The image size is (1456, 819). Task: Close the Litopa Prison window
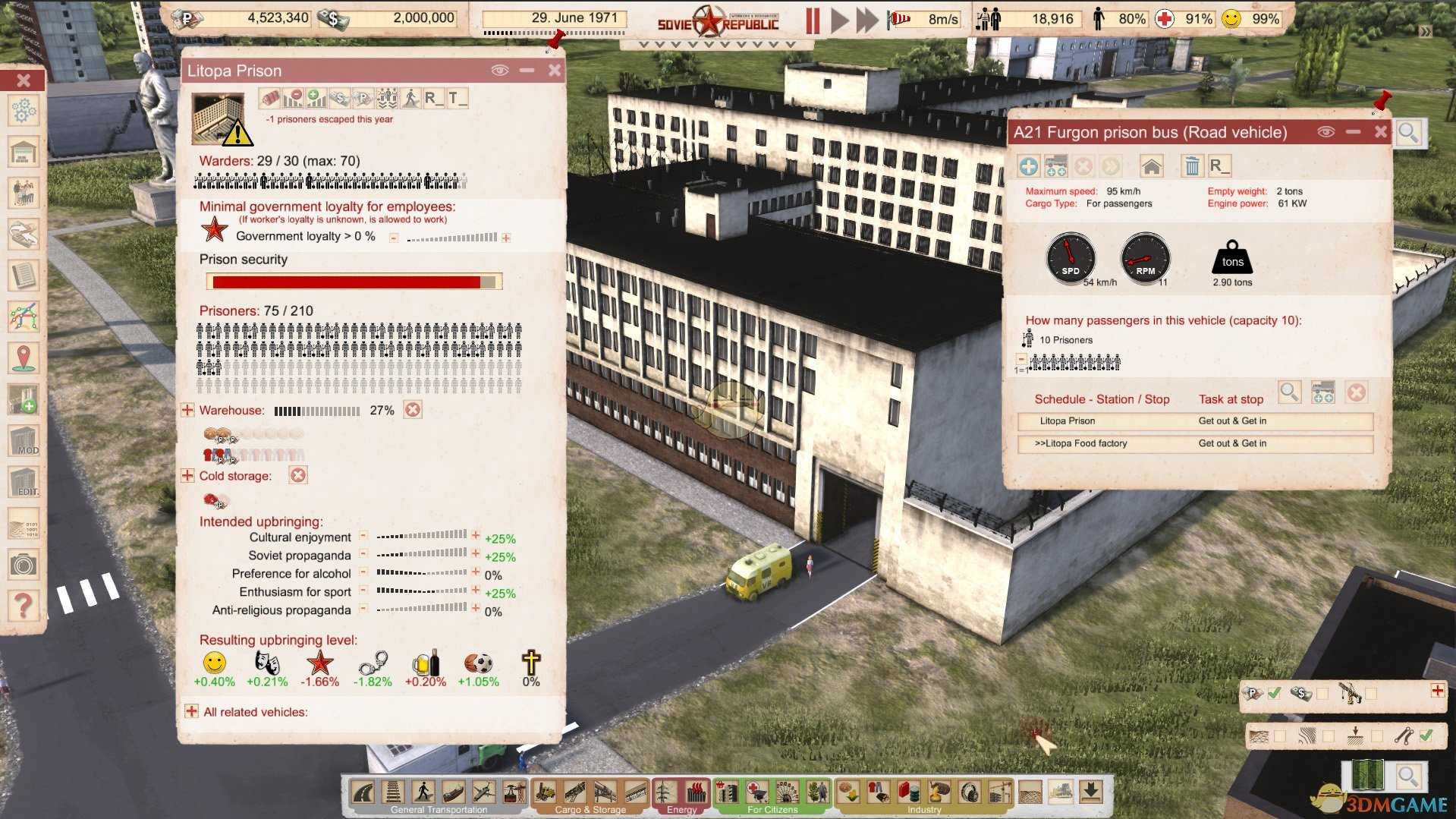click(555, 71)
